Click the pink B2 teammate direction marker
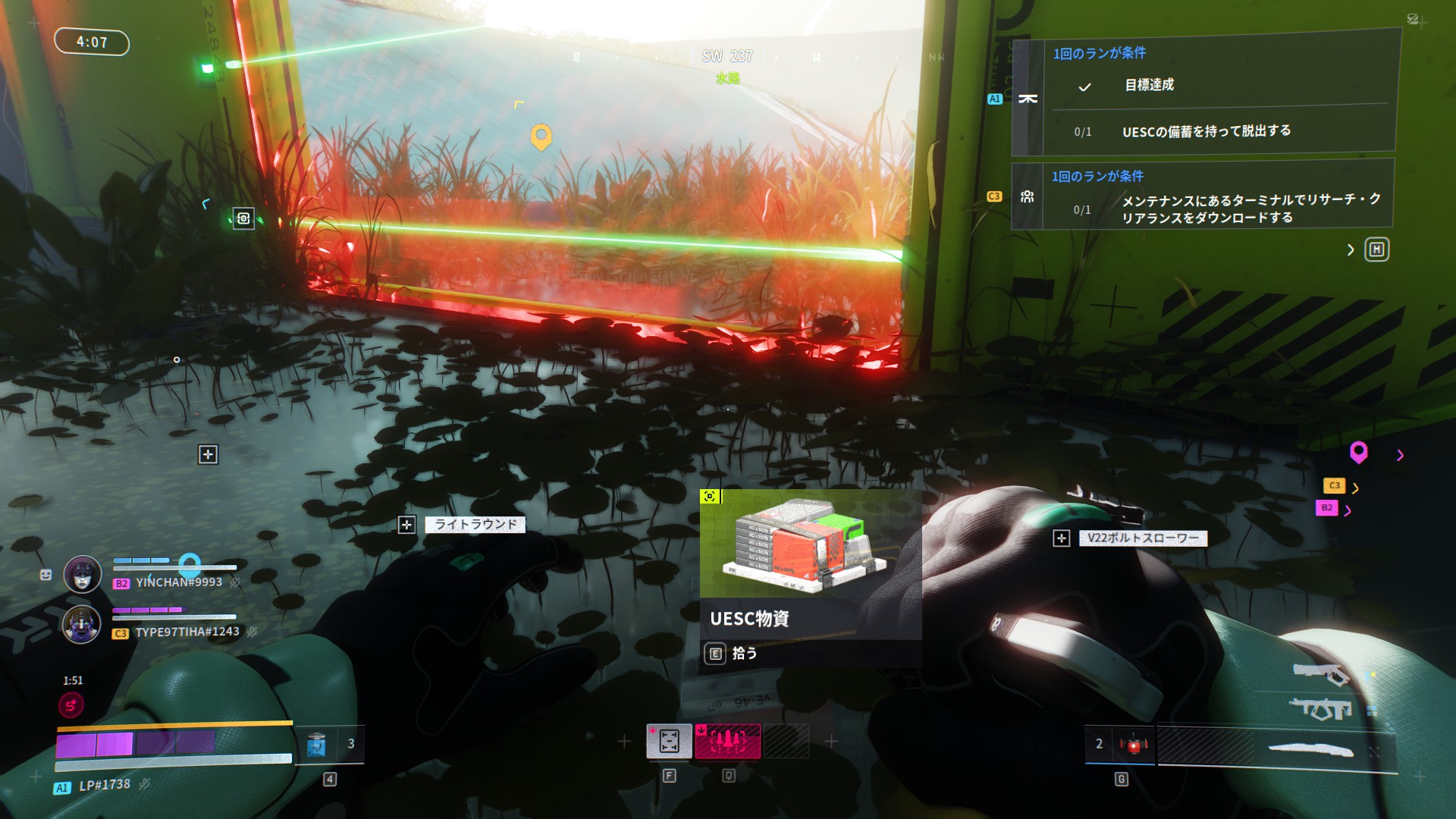The height and width of the screenshot is (819, 1456). pyautogui.click(x=1326, y=508)
